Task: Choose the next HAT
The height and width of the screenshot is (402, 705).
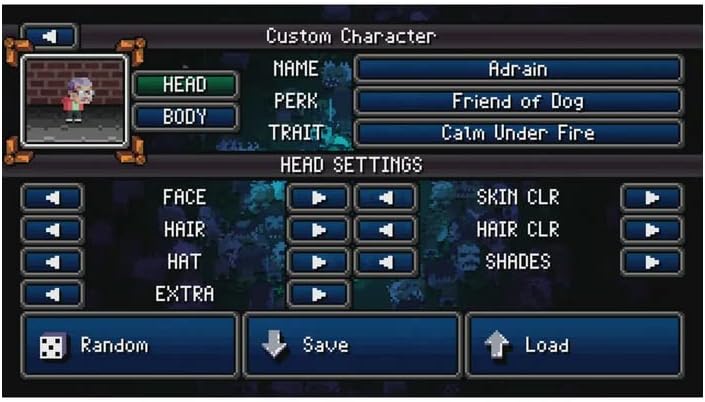Action: tap(318, 261)
